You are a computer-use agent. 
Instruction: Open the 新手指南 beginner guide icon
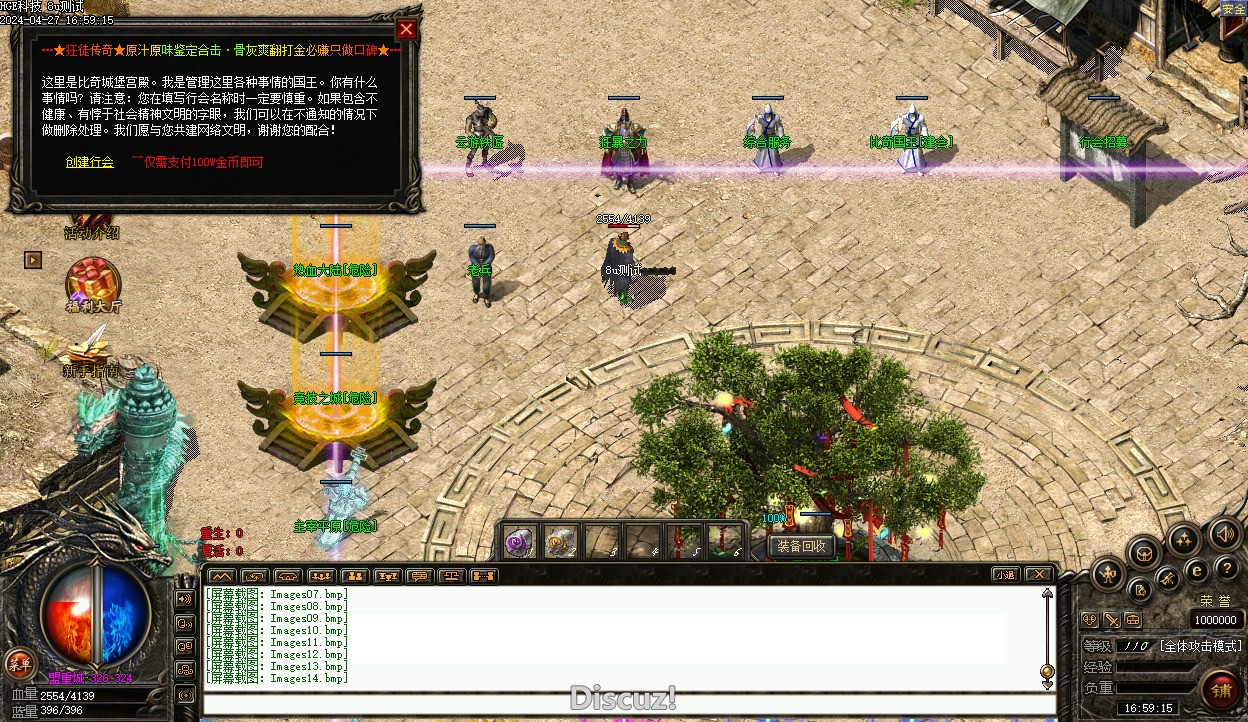[90, 347]
